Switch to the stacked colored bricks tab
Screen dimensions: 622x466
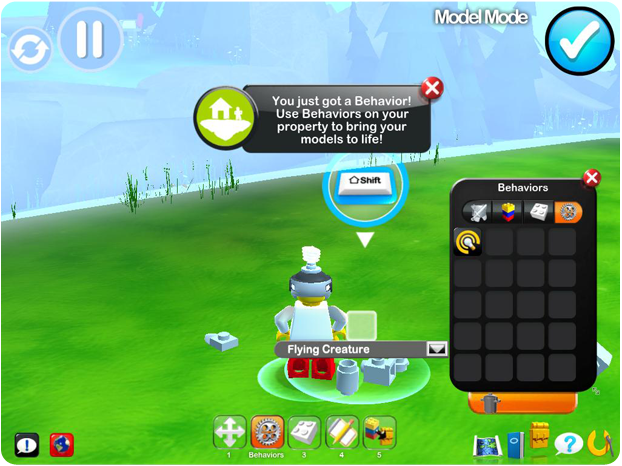click(x=509, y=212)
